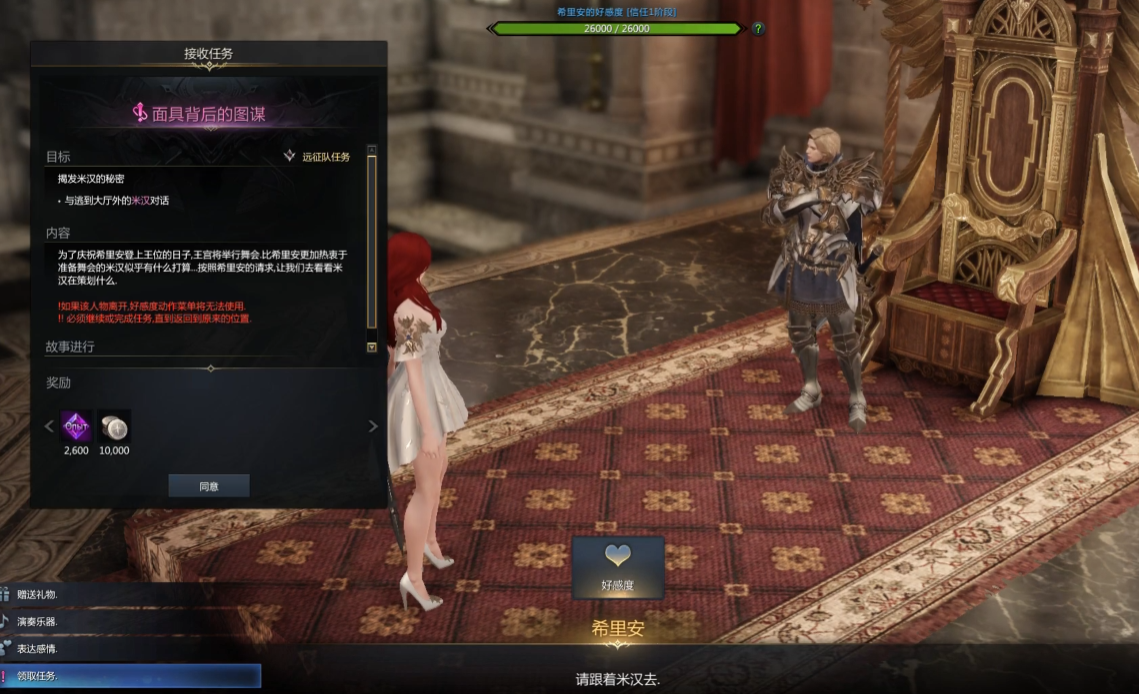Select the 赠送礼物 gift option

[x=38, y=594]
